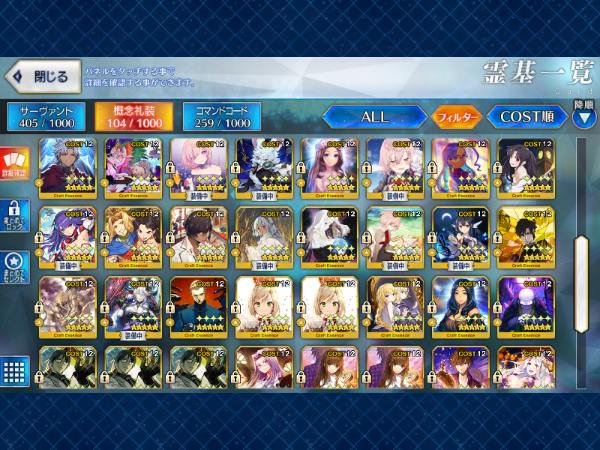Select the white-haired dark-skinned man card

click(x=68, y=168)
